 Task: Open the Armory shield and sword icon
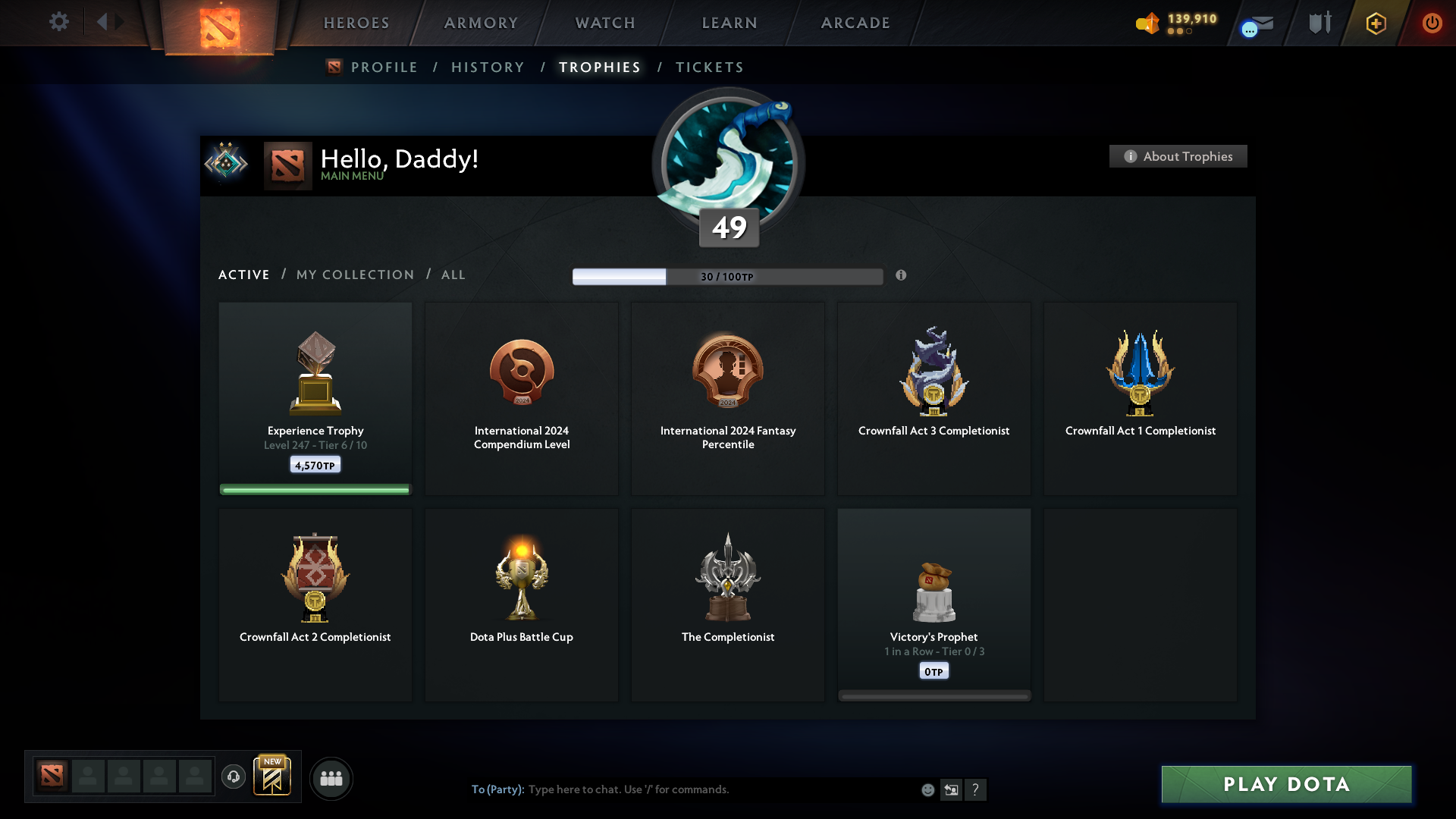pyautogui.click(x=1319, y=23)
